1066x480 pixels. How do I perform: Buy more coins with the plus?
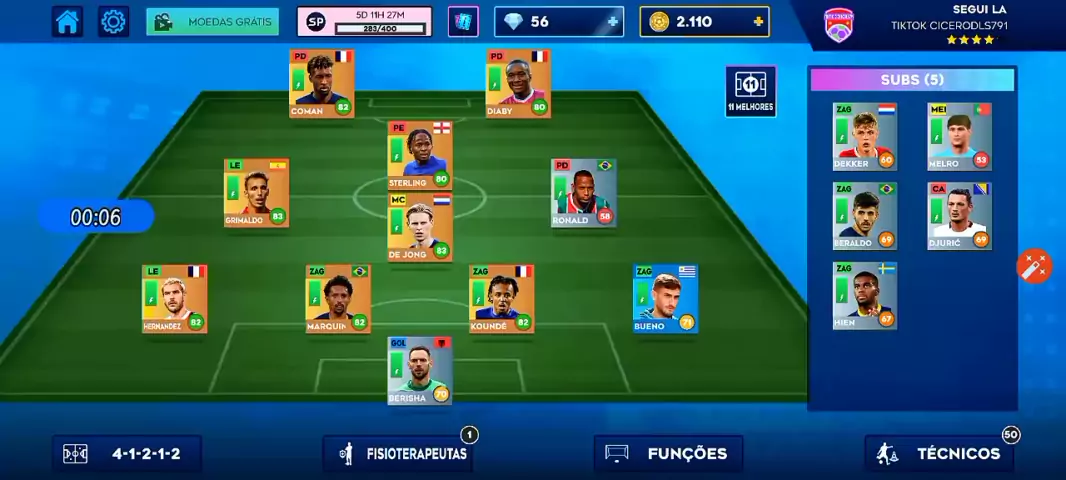pos(759,21)
